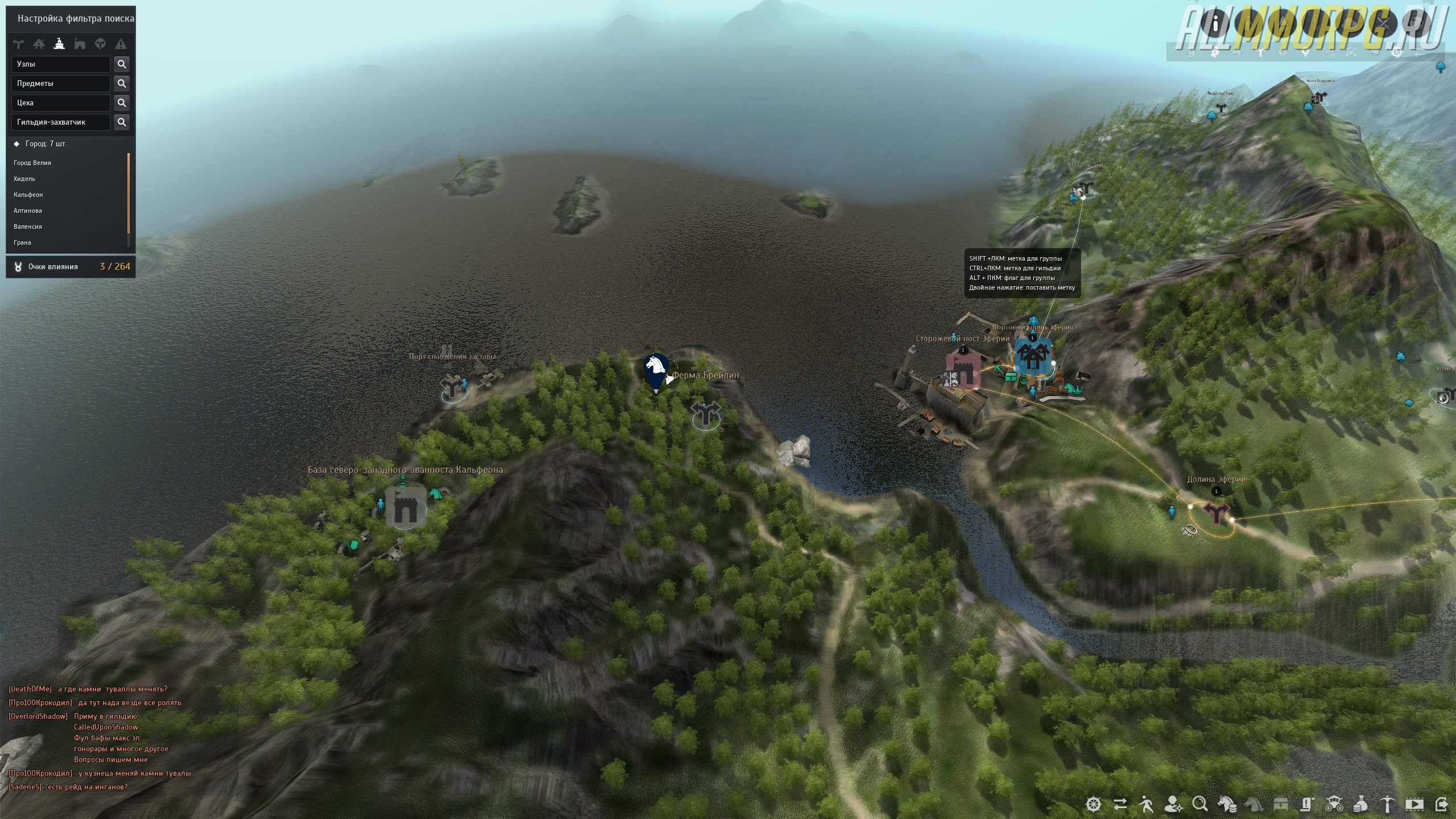Select Кальфеон in the city list
Screen dimensions: 1456x819
[28, 195]
